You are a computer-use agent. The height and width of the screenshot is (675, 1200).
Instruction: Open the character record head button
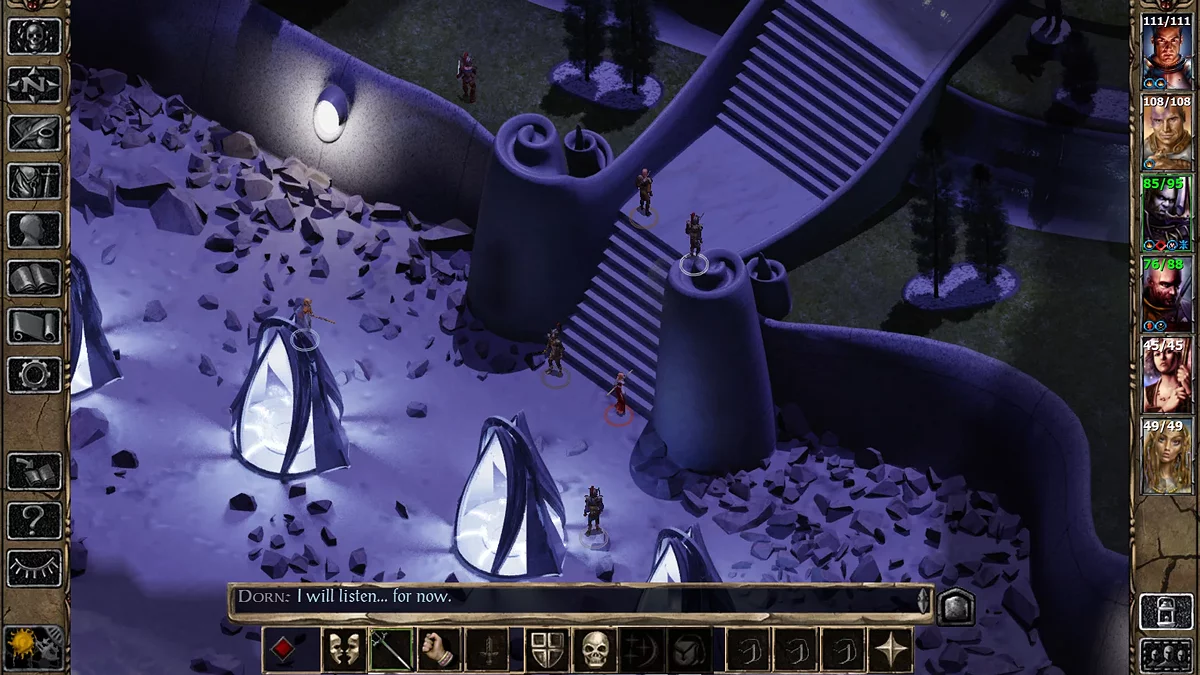tap(34, 230)
